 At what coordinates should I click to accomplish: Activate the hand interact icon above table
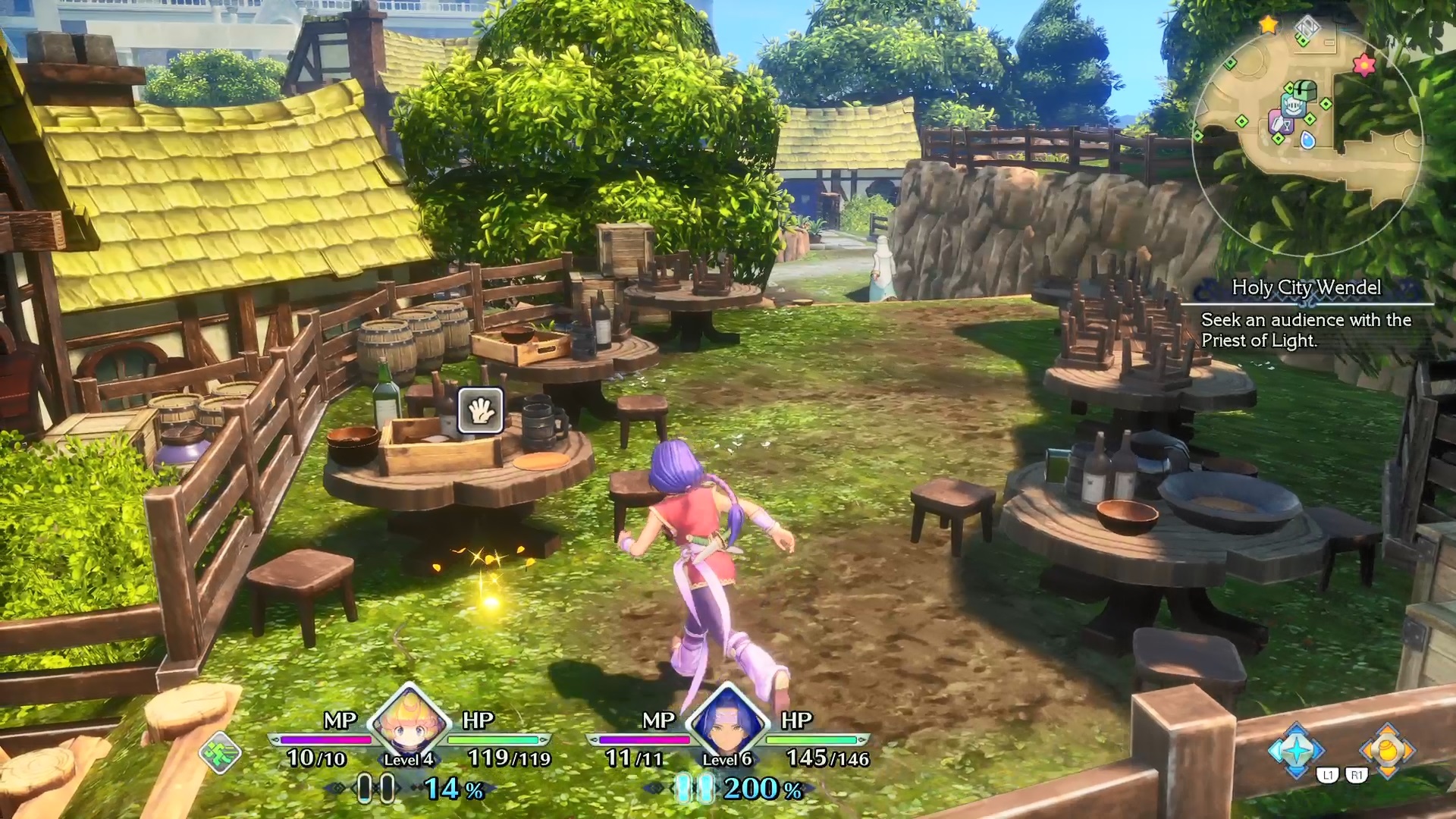click(480, 410)
